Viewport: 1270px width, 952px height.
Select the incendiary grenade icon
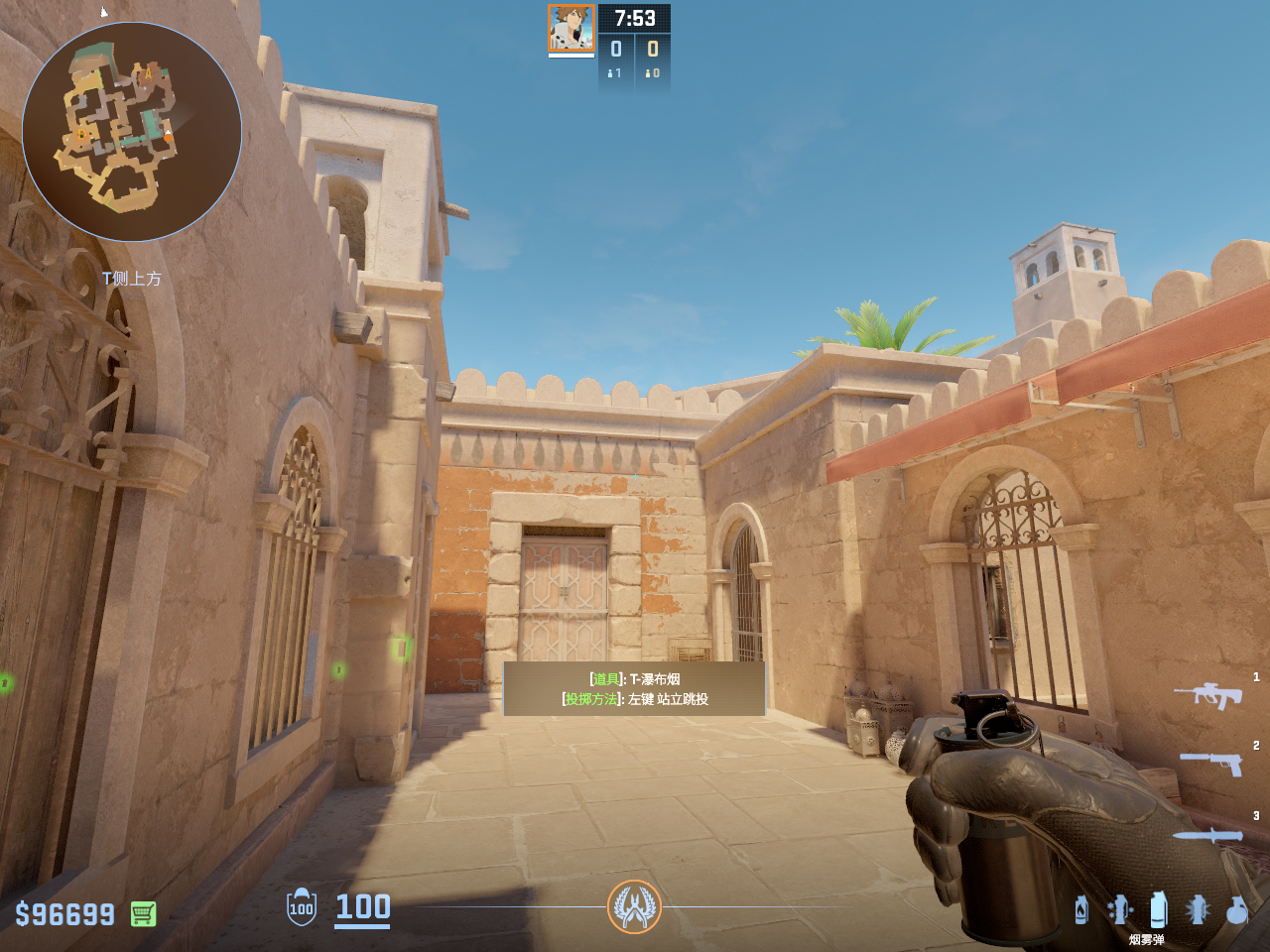[1081, 909]
